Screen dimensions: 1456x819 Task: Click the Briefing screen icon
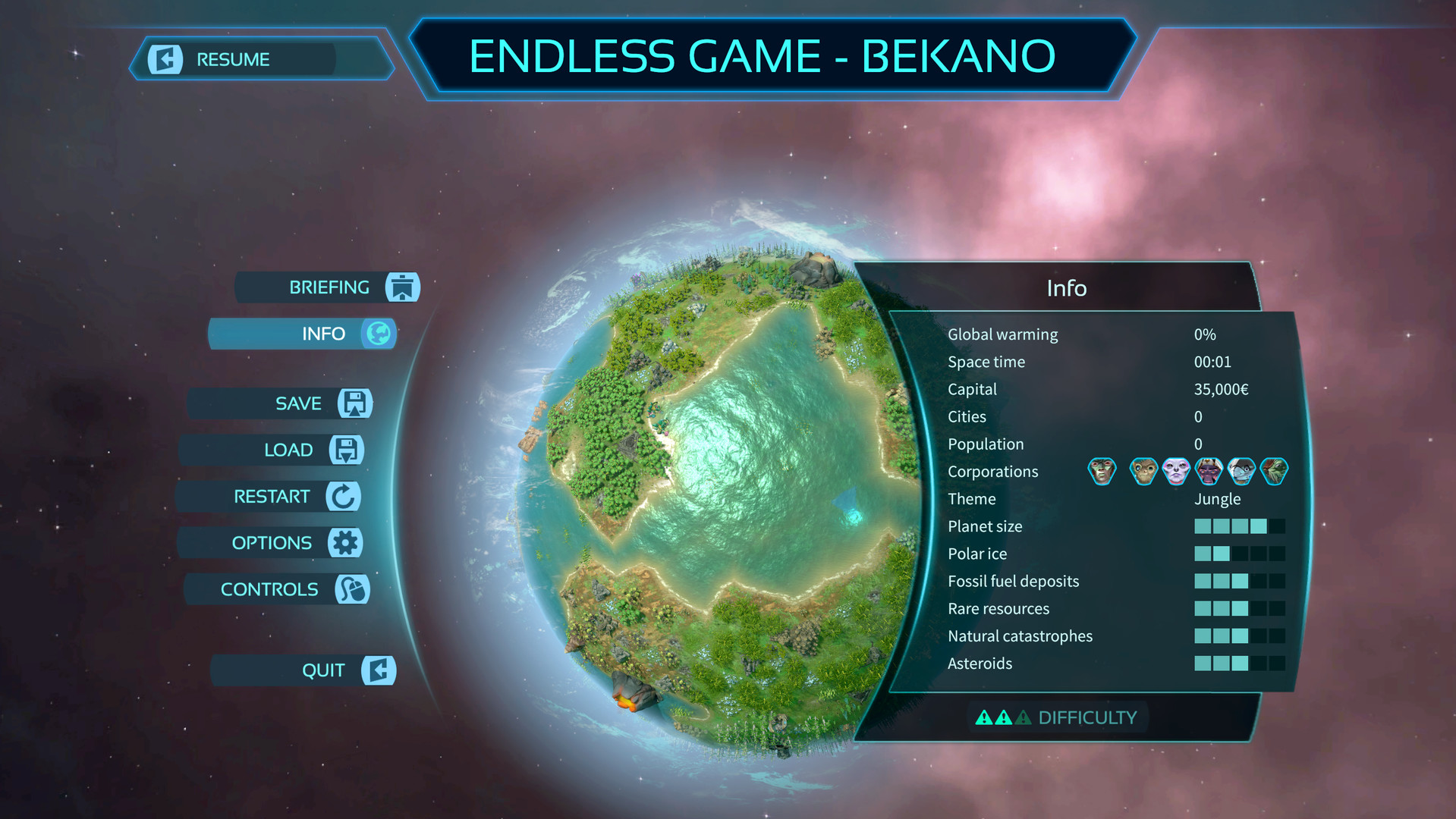pyautogui.click(x=403, y=287)
